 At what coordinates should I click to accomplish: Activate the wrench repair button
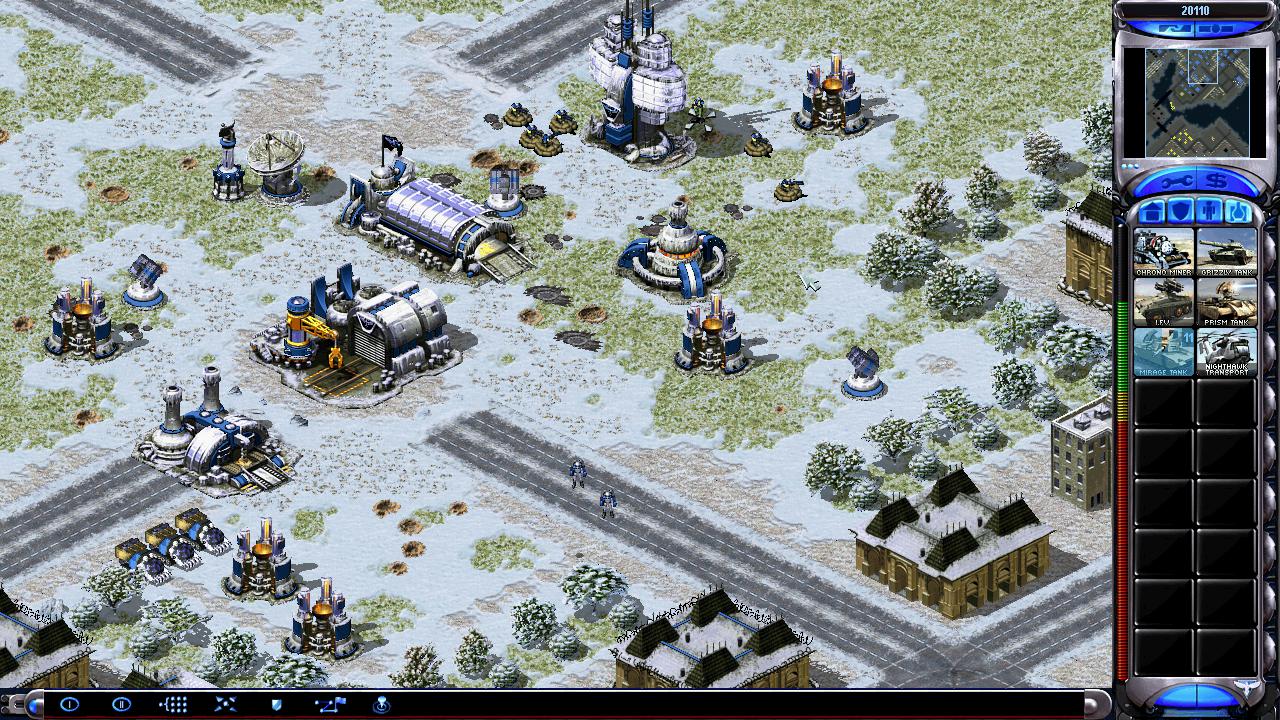click(x=1173, y=180)
